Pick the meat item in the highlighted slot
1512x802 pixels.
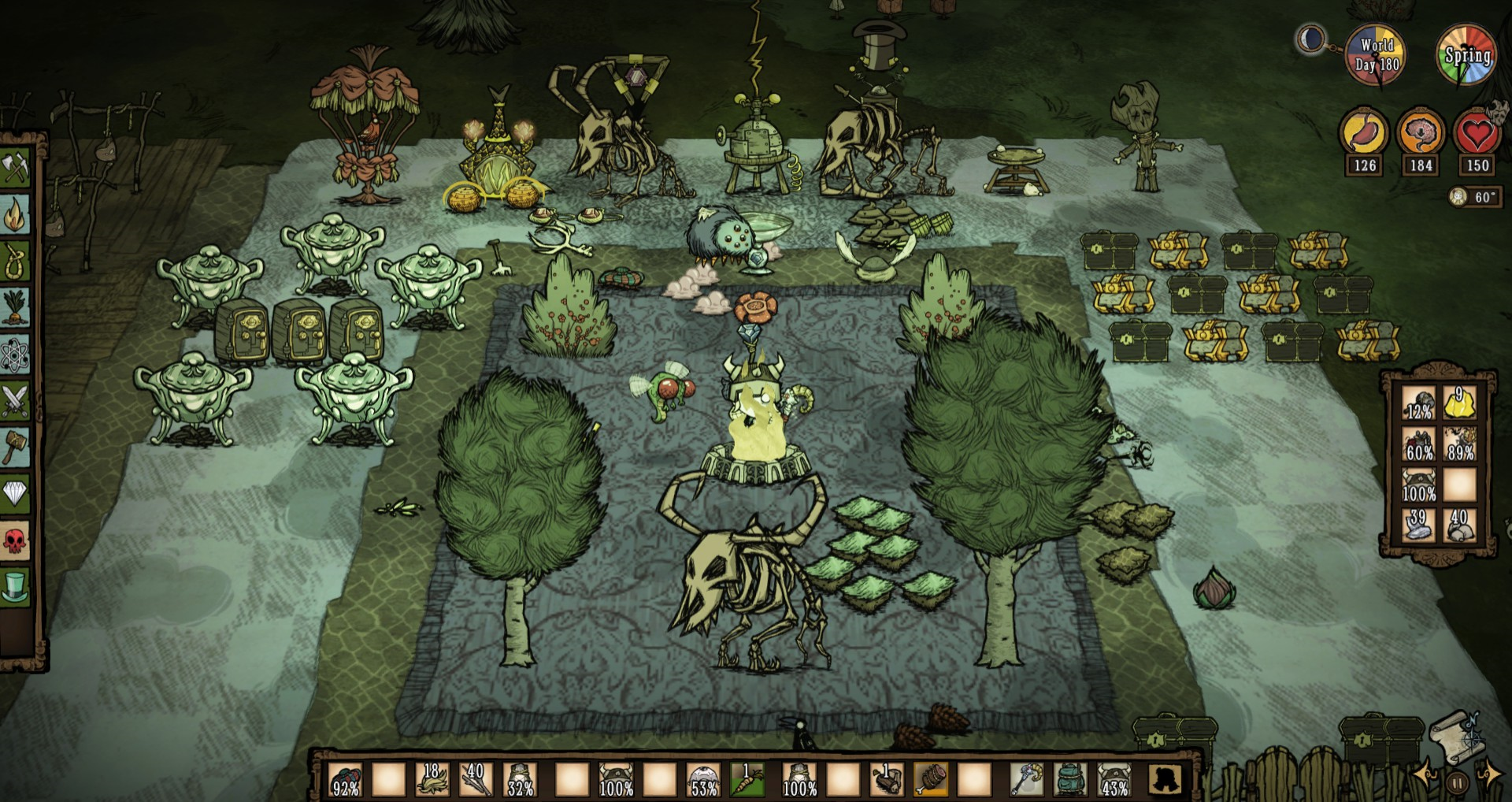tap(931, 779)
